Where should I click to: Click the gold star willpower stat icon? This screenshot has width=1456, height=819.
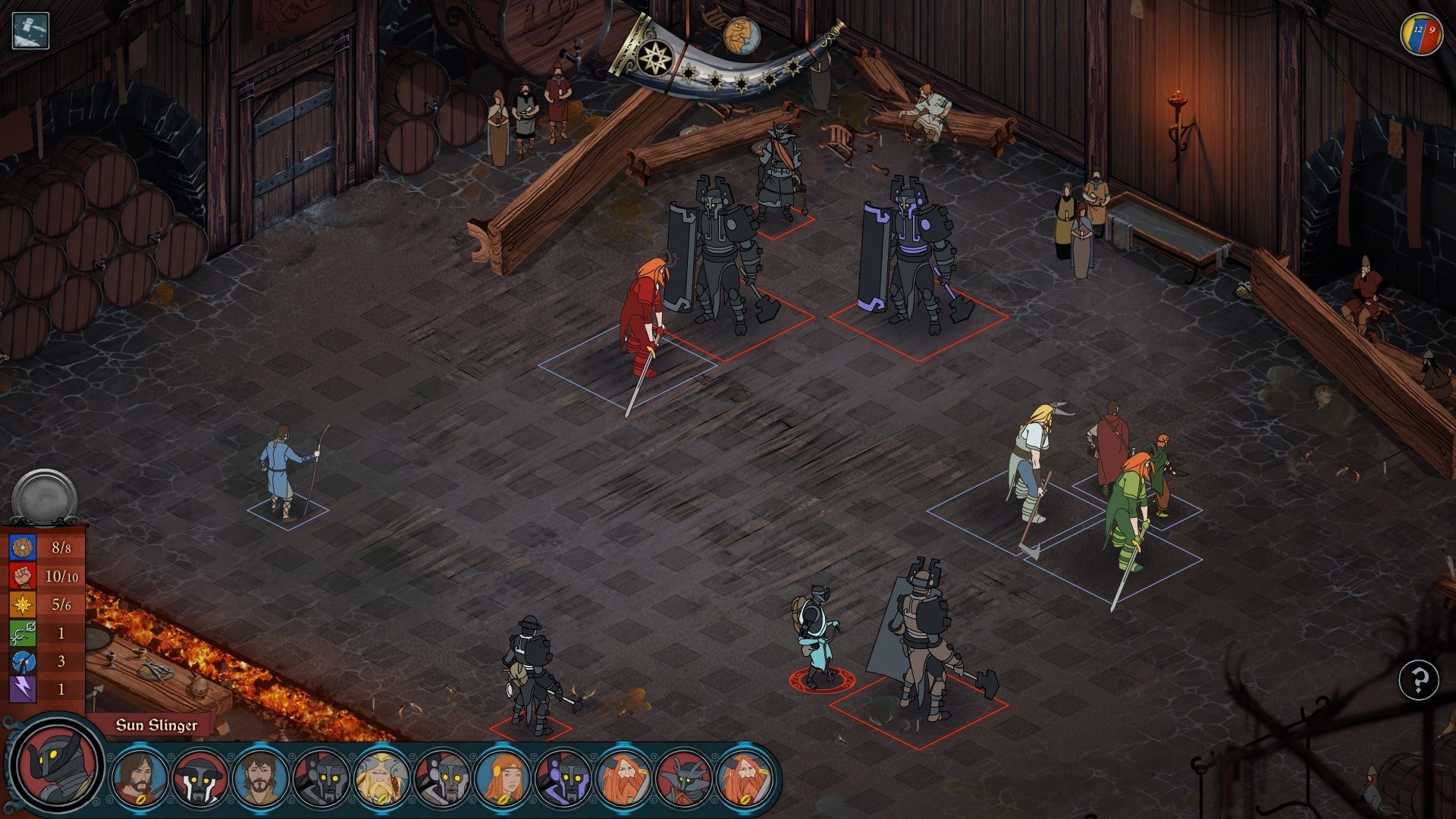pyautogui.click(x=23, y=604)
